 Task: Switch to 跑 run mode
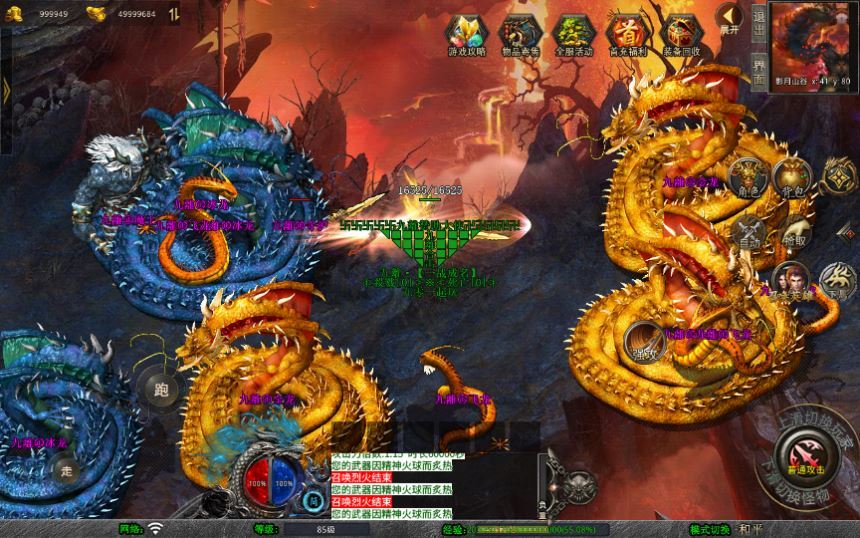pyautogui.click(x=157, y=386)
